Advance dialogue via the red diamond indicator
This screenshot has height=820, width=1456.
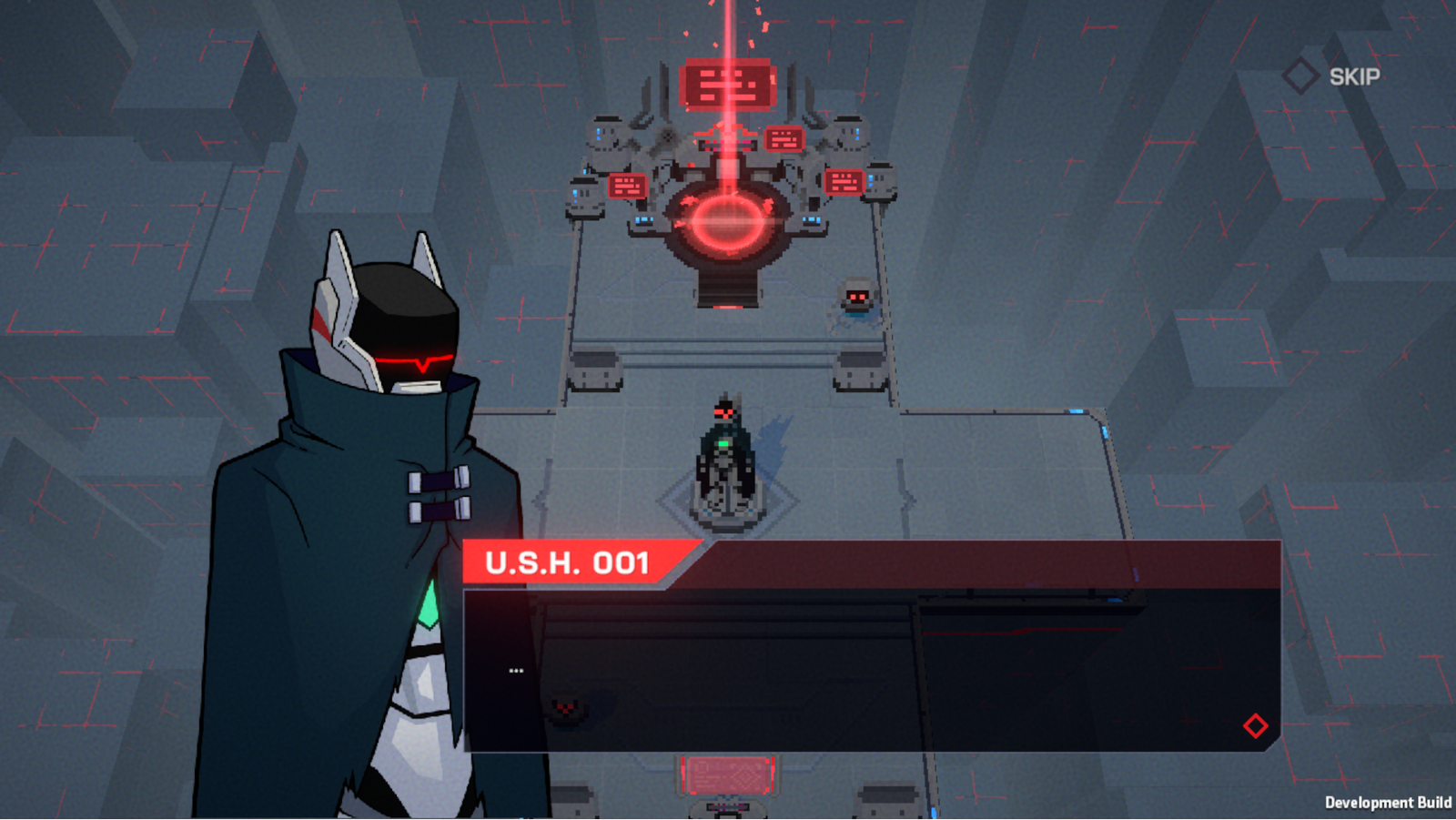pyautogui.click(x=1255, y=725)
